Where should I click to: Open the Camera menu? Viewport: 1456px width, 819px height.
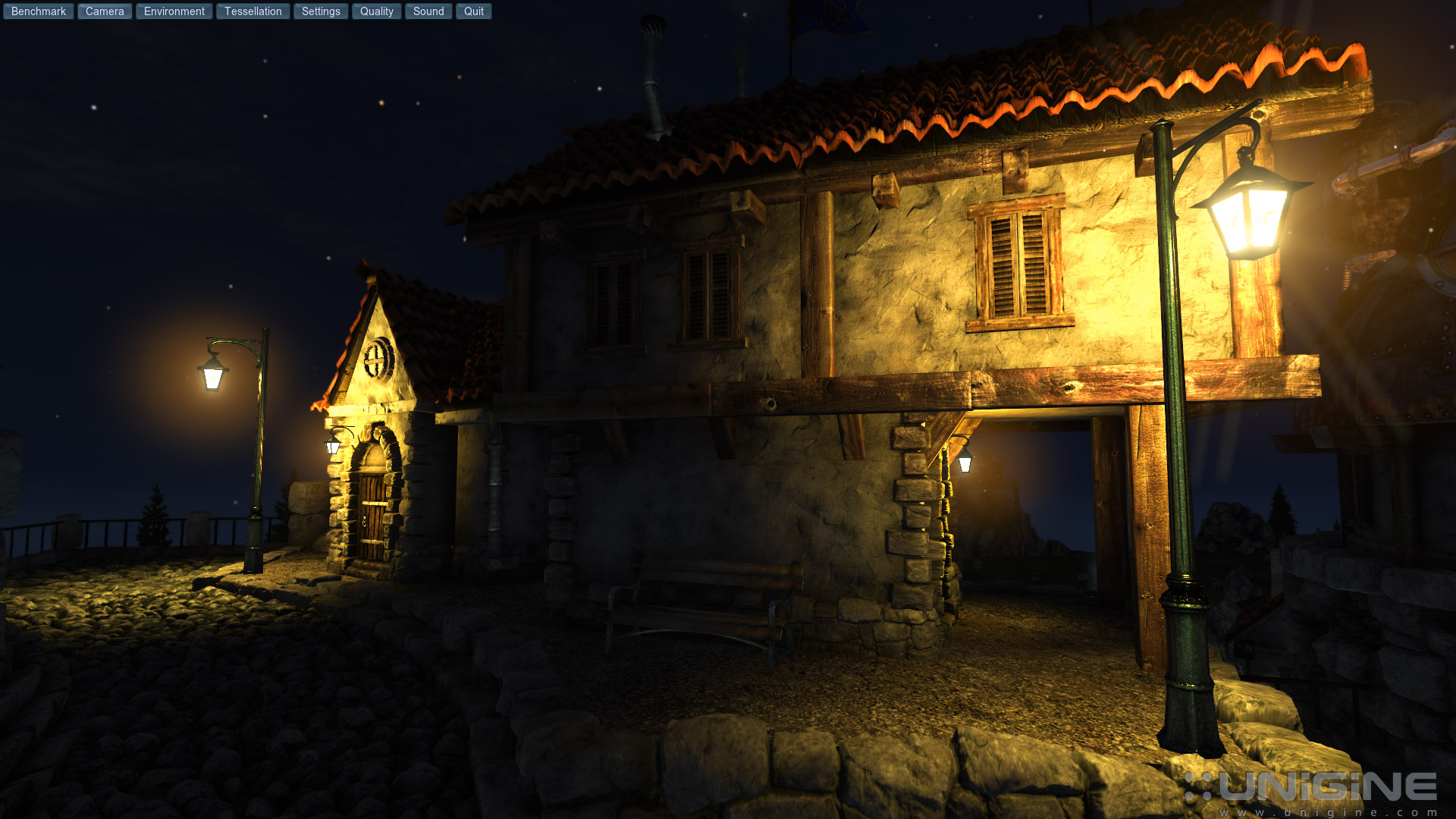104,11
